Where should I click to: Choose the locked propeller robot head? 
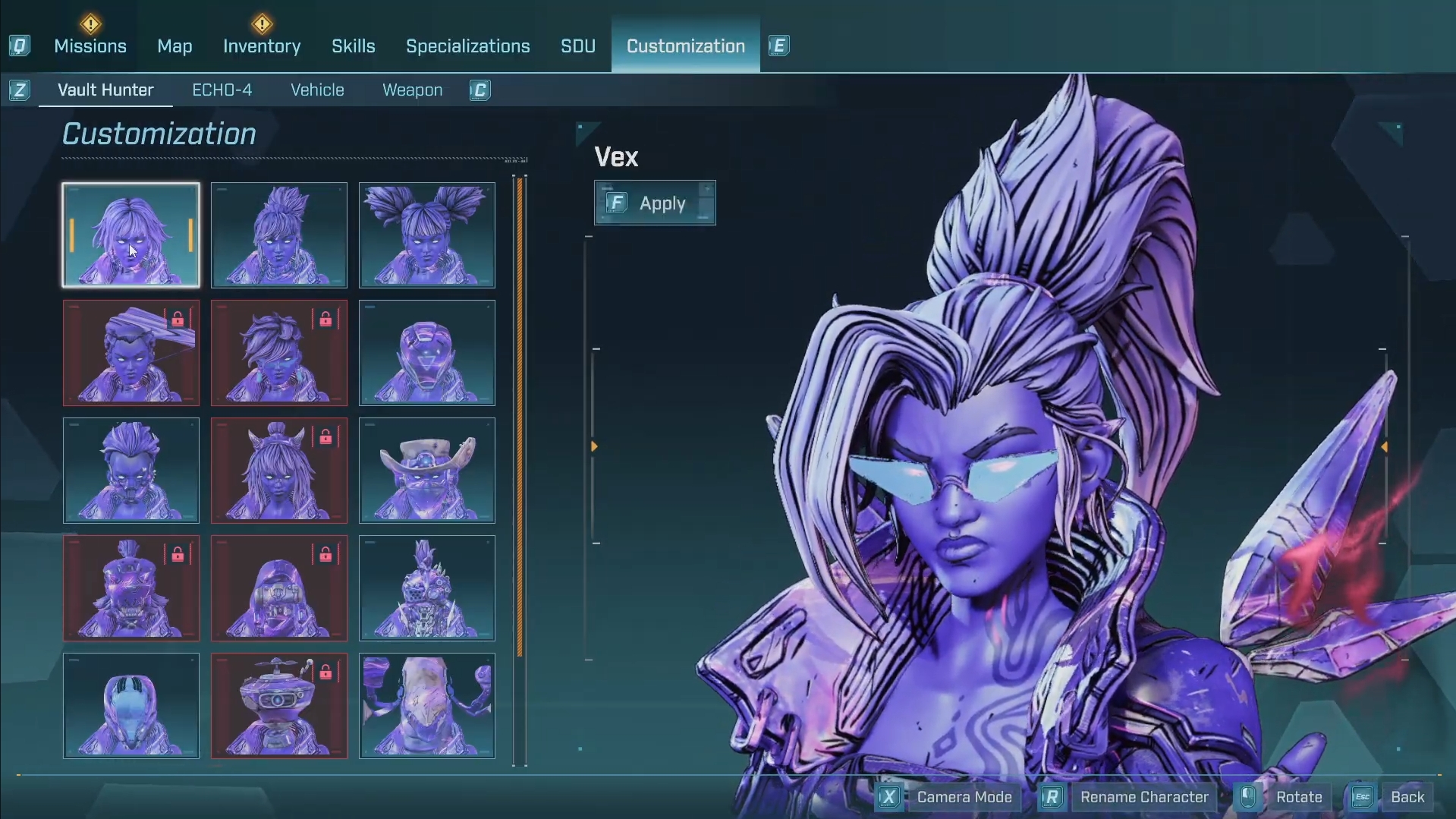tap(279, 706)
